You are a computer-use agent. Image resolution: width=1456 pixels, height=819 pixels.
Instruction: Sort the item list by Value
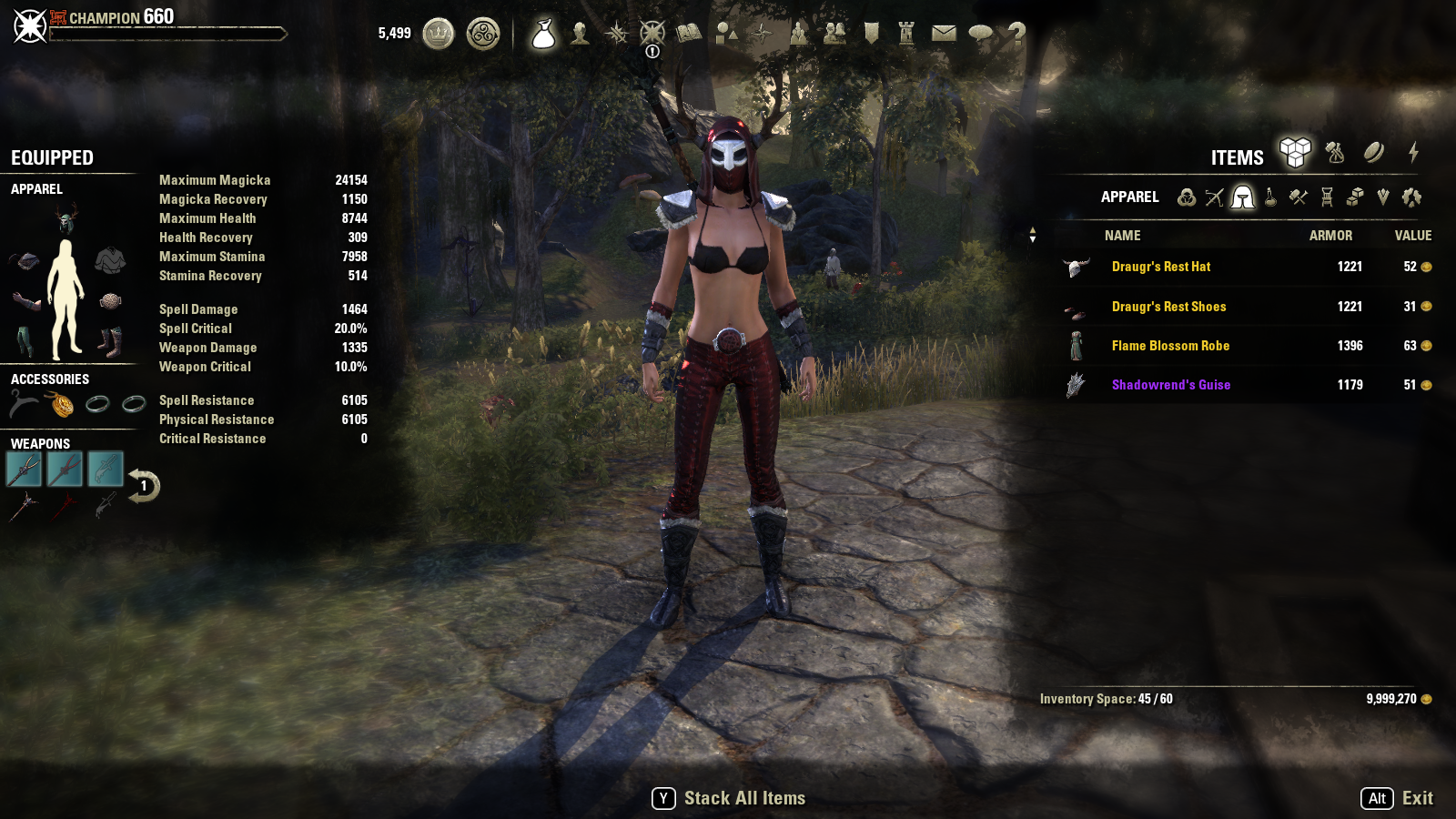pyautogui.click(x=1412, y=236)
